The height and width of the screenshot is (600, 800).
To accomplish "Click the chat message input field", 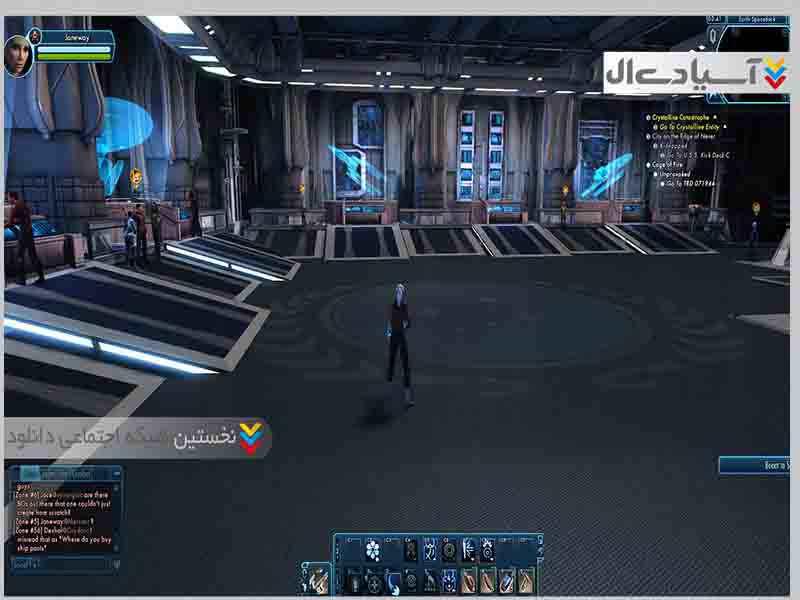I will tap(60, 565).
